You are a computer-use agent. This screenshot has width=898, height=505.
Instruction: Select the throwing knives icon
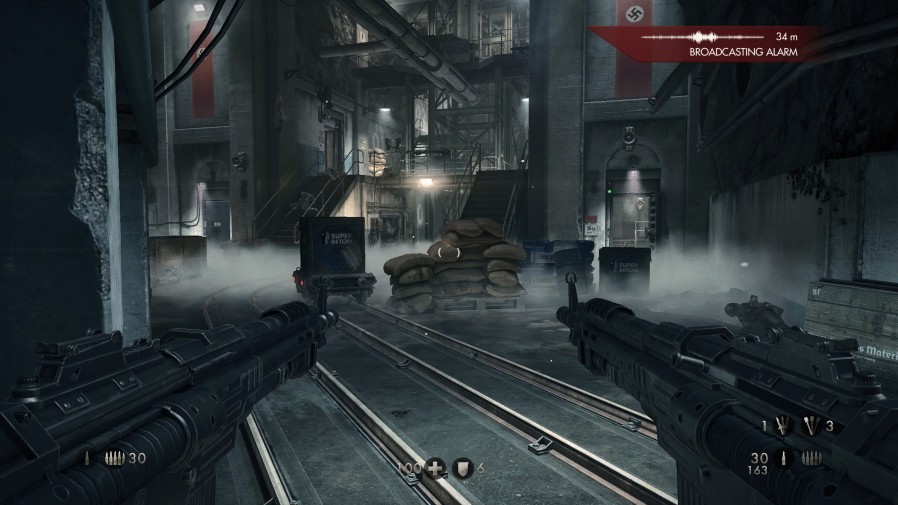pos(783,426)
